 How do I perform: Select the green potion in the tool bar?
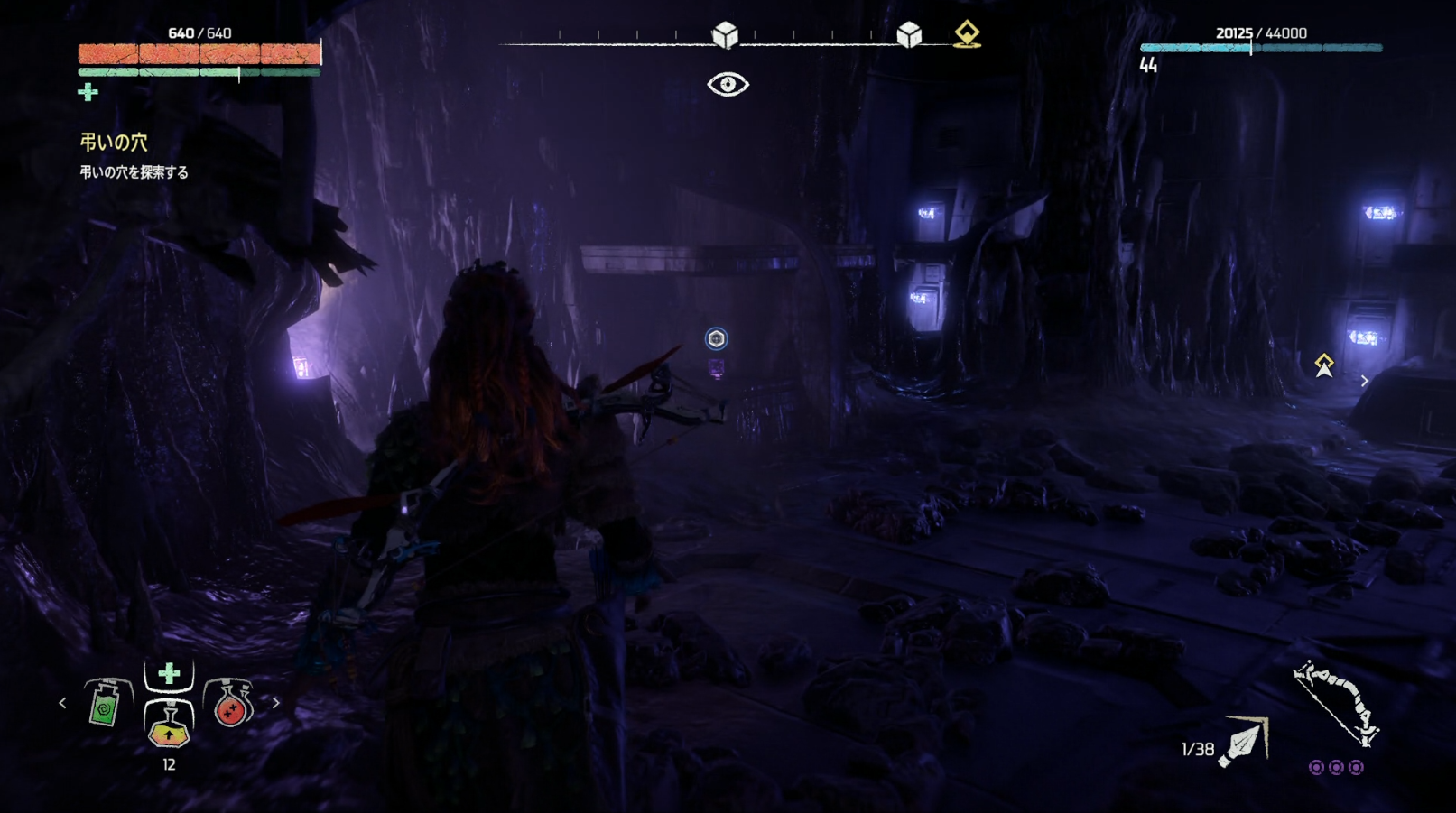coord(107,704)
